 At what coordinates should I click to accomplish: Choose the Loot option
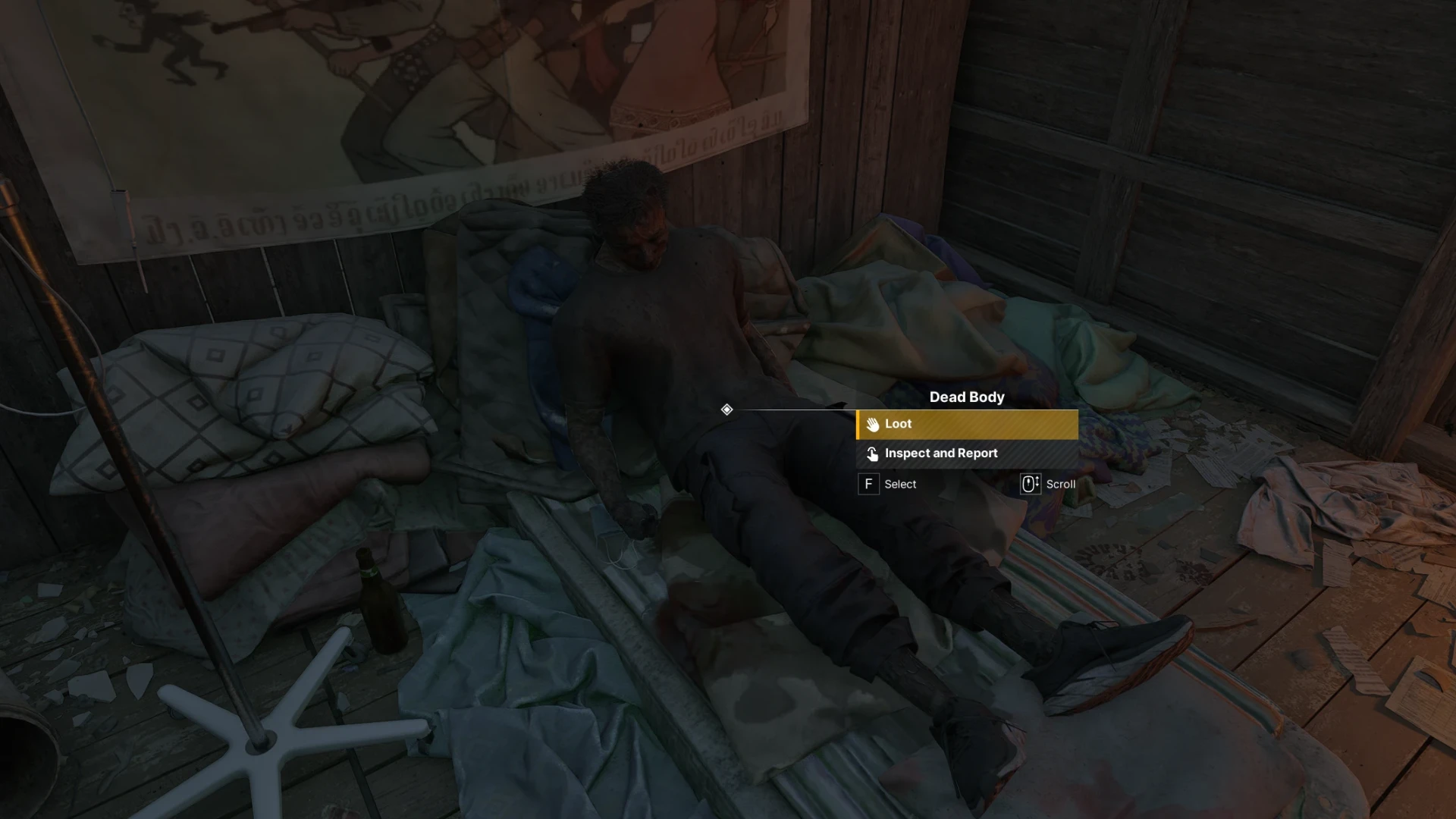967,424
